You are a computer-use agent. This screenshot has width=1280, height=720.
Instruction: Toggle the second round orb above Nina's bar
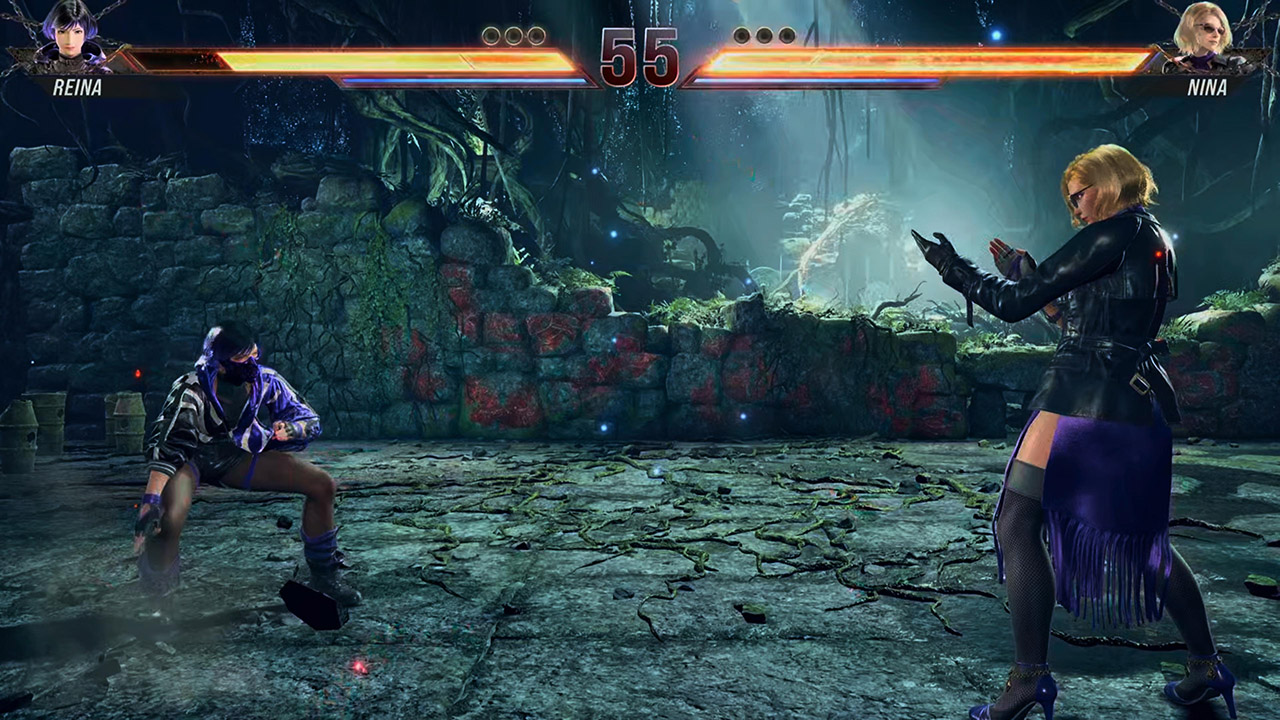coord(763,35)
